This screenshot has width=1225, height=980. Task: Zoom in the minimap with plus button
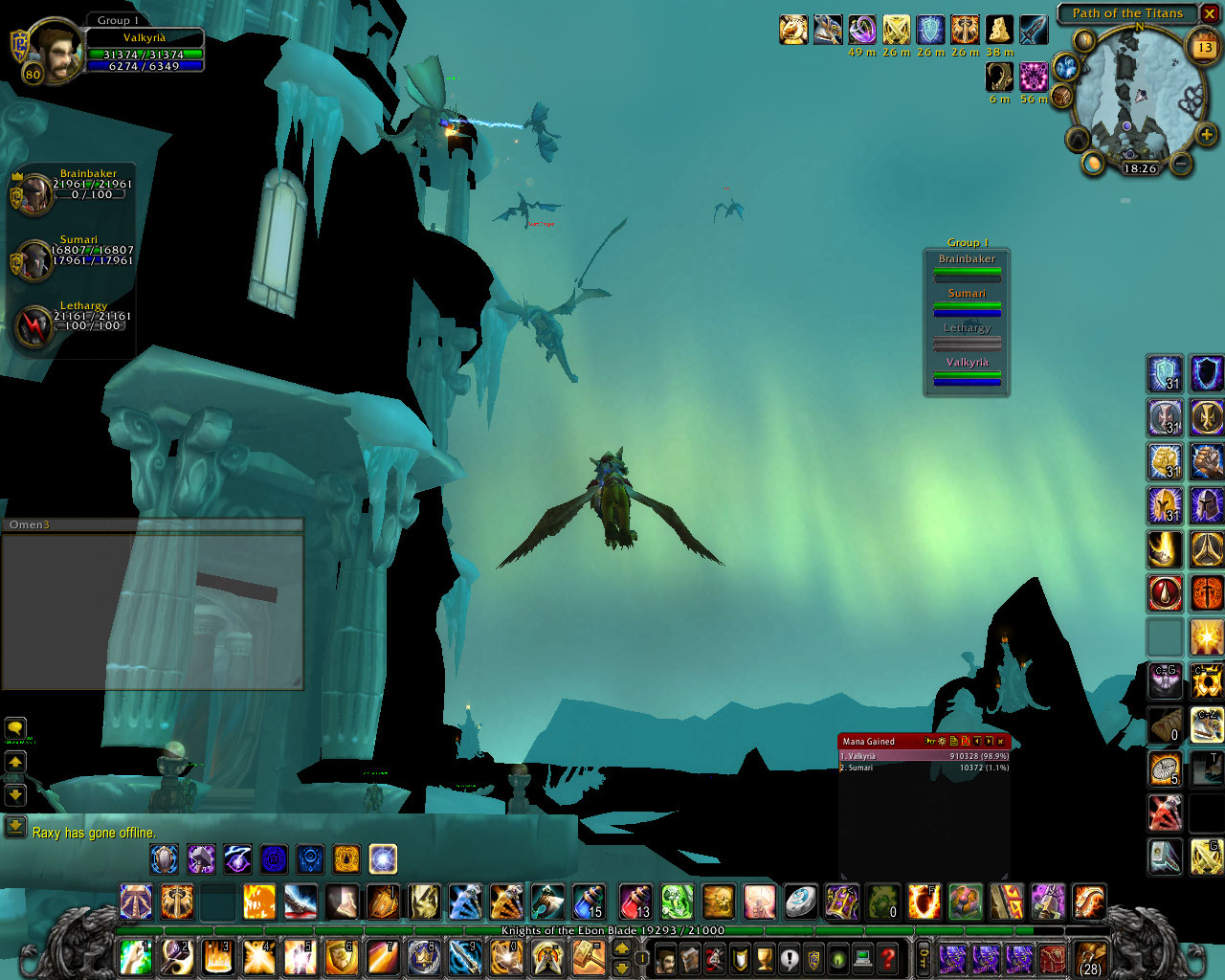click(x=1206, y=136)
